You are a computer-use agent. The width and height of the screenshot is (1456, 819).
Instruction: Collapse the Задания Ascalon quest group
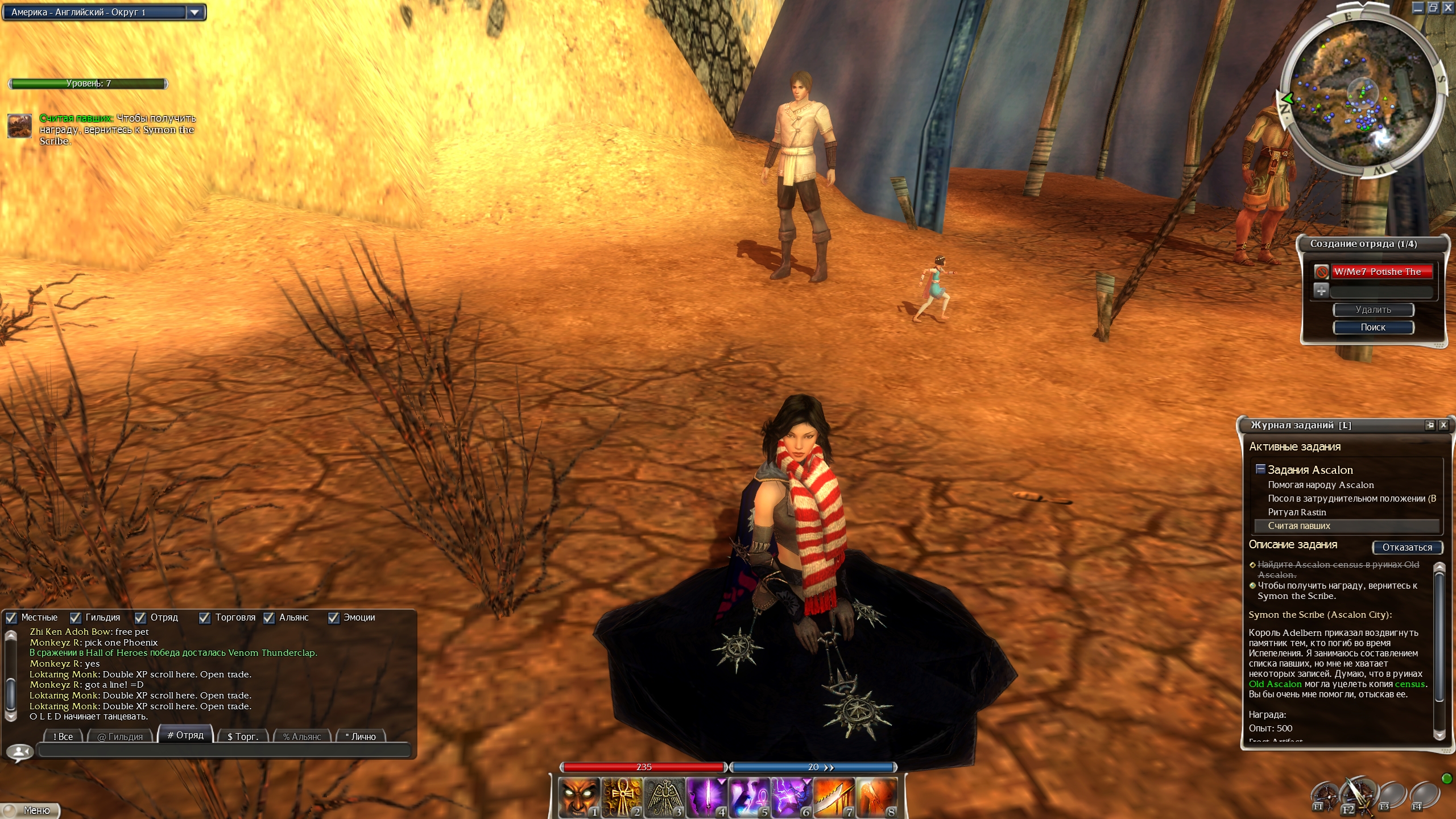1260,469
